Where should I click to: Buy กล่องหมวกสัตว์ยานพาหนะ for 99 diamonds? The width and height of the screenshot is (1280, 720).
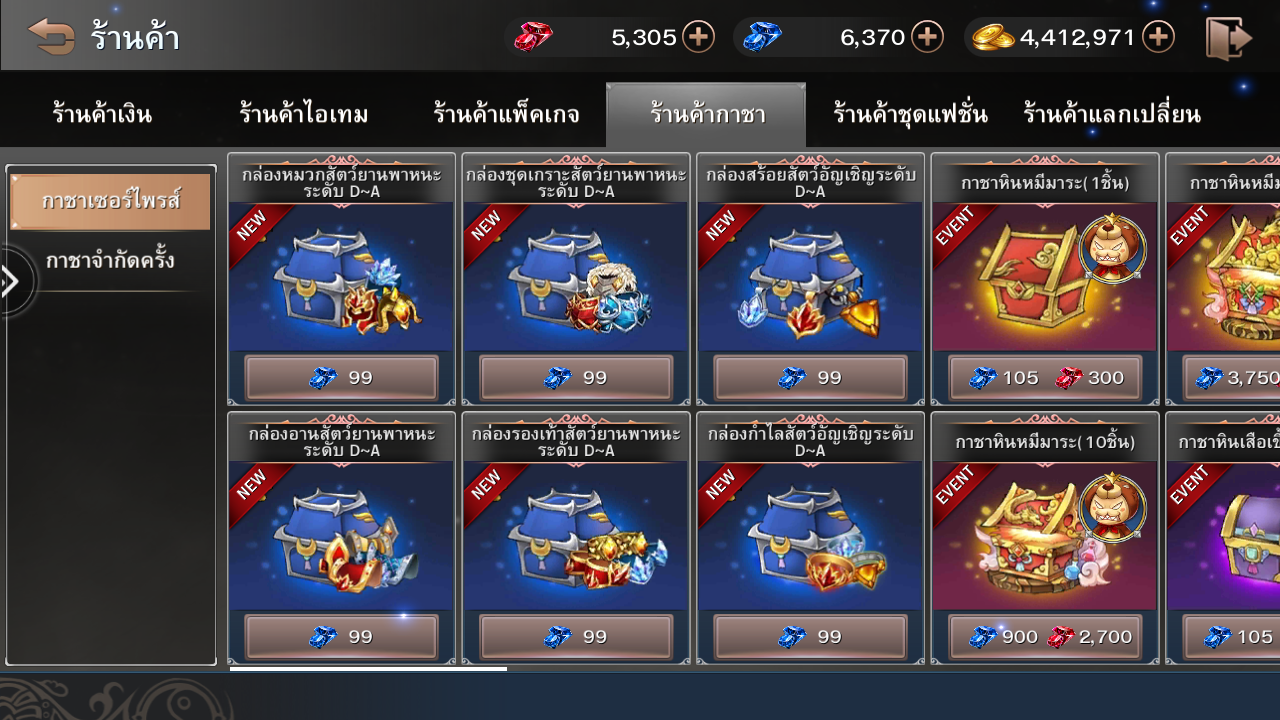click(x=341, y=378)
